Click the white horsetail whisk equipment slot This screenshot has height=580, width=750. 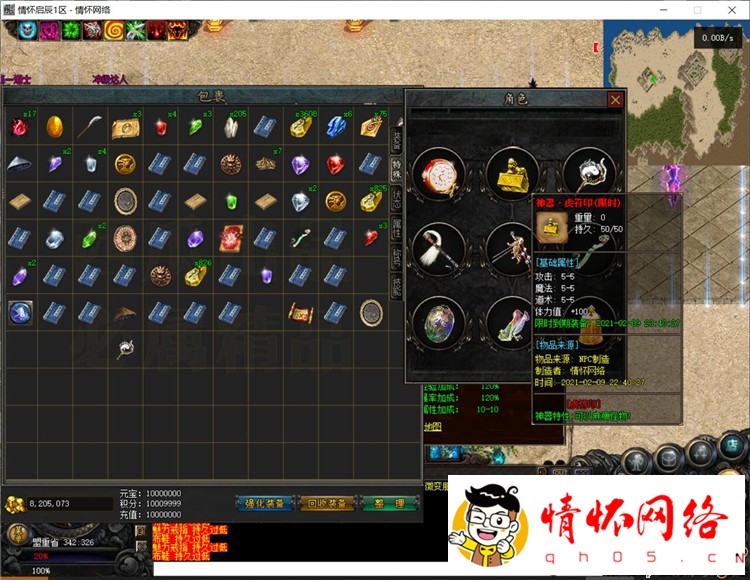(x=439, y=248)
